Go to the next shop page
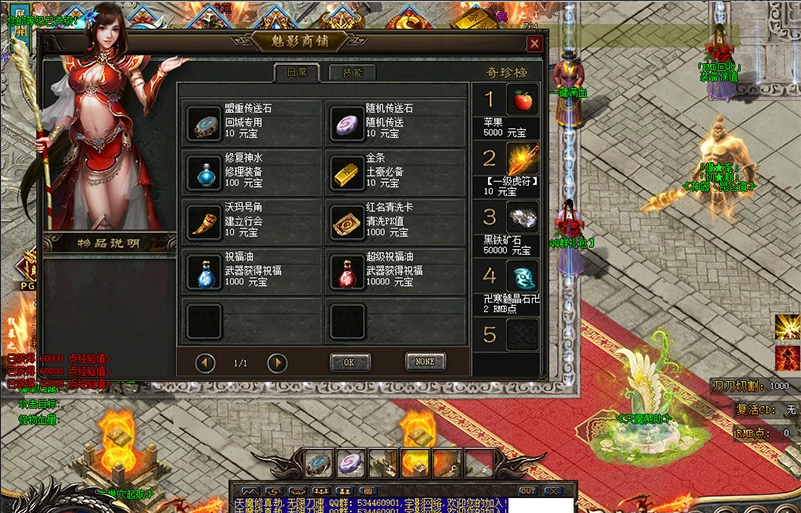Screen dimensions: 801x513 pyautogui.click(x=277, y=362)
